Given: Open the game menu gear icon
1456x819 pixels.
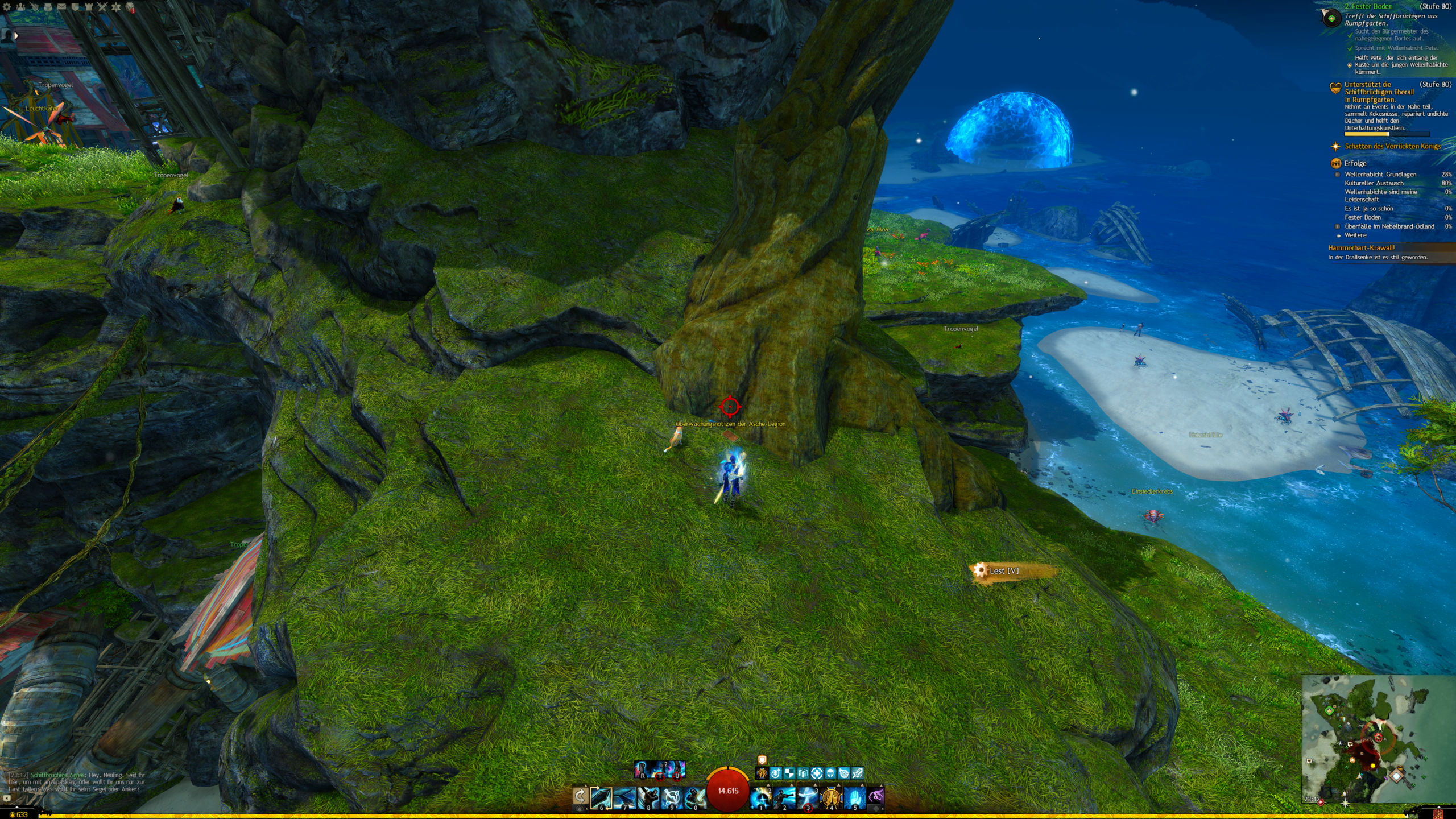Looking at the screenshot, I should [7, 7].
